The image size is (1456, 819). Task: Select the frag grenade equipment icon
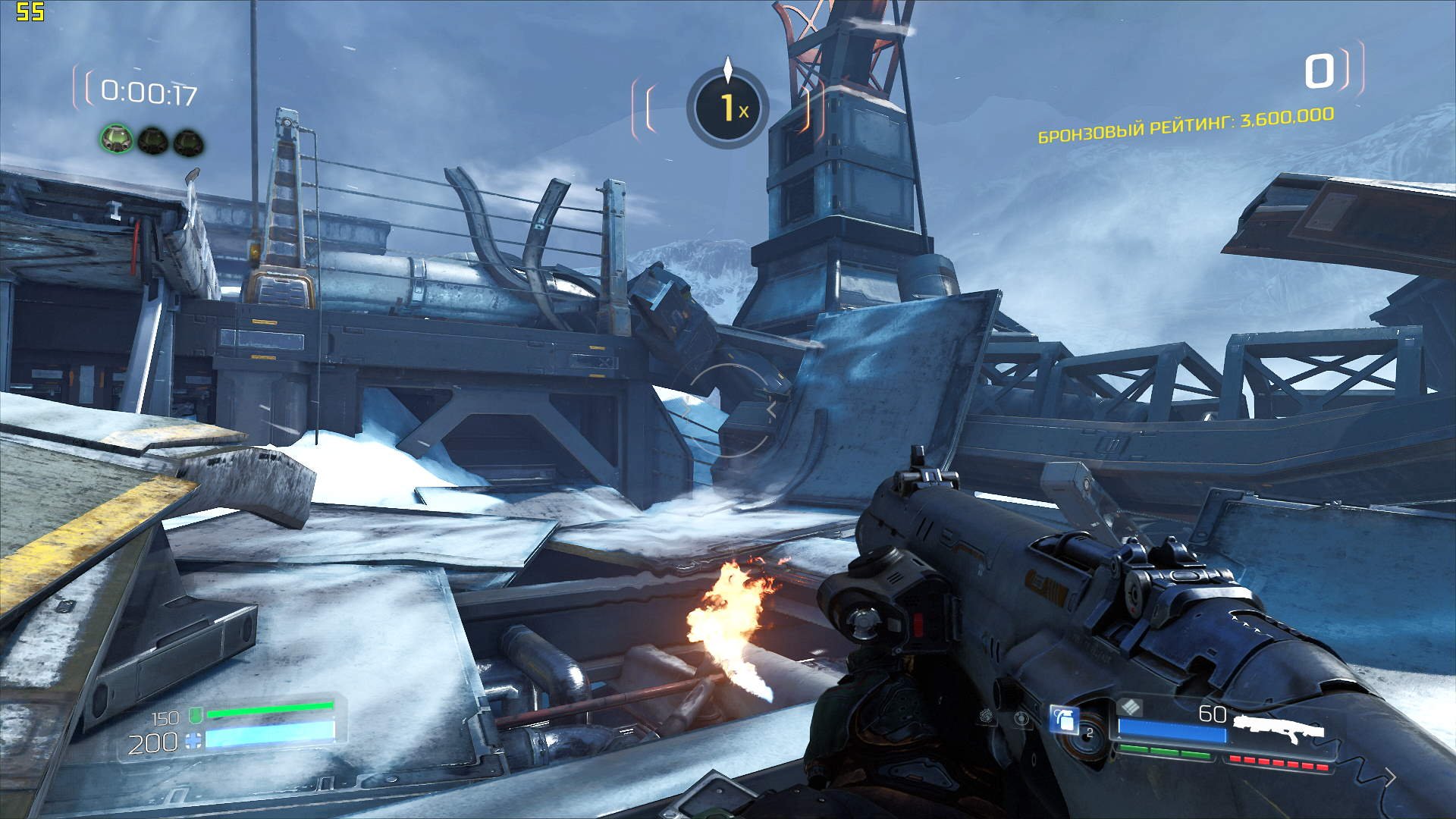pyautogui.click(x=1064, y=719)
